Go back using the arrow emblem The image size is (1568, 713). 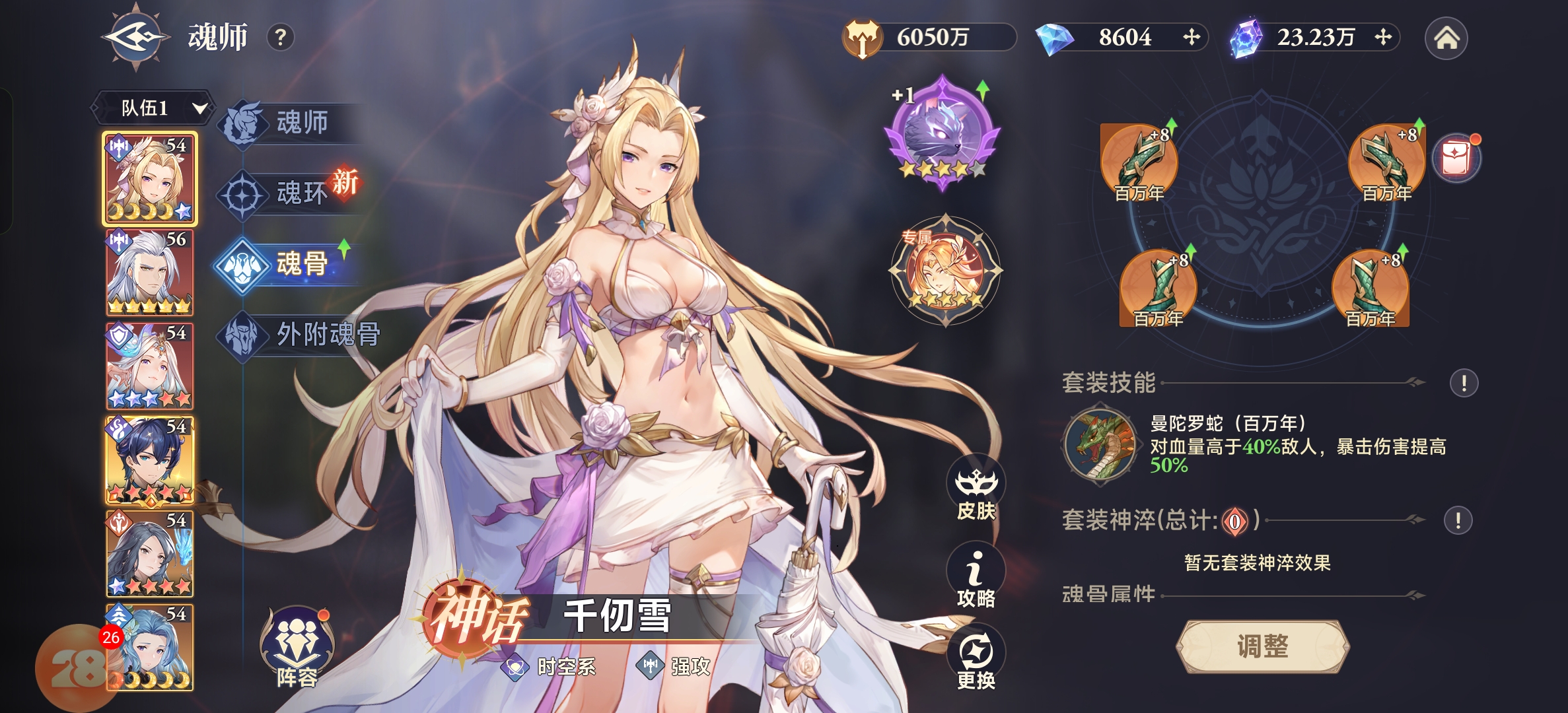tap(135, 37)
